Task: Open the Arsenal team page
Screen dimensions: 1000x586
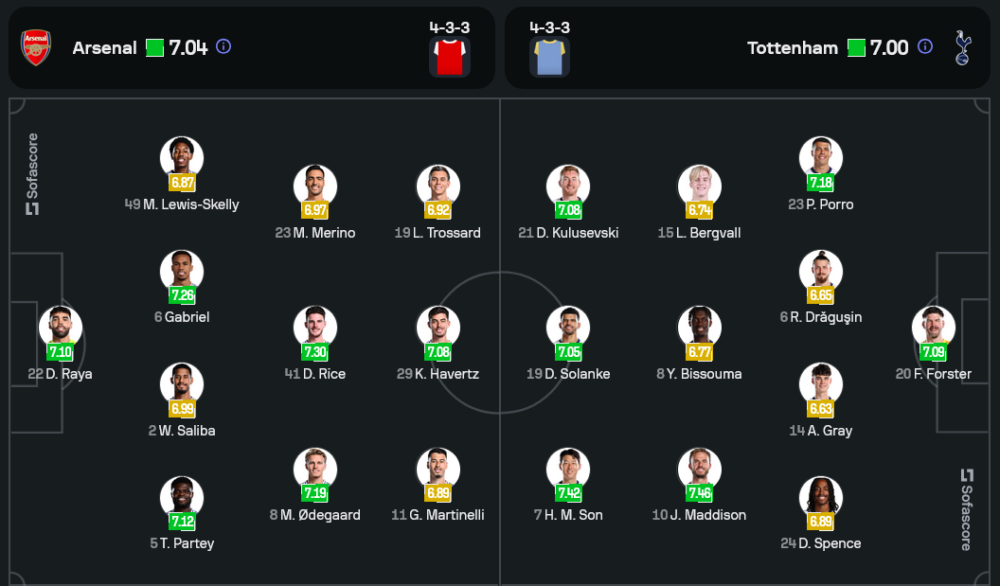Action: point(104,48)
